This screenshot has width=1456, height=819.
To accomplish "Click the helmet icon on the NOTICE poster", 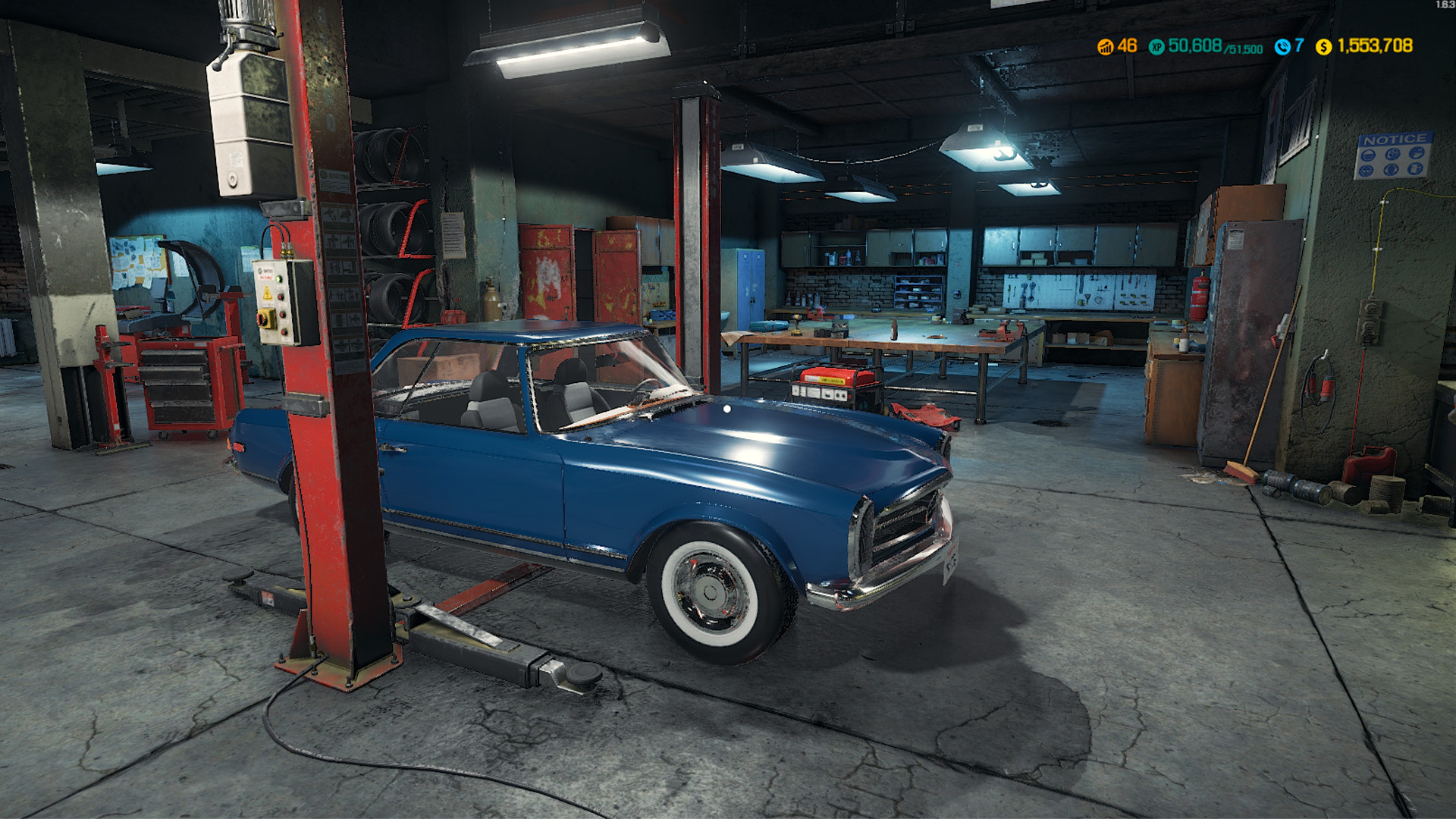I will [x=1368, y=154].
